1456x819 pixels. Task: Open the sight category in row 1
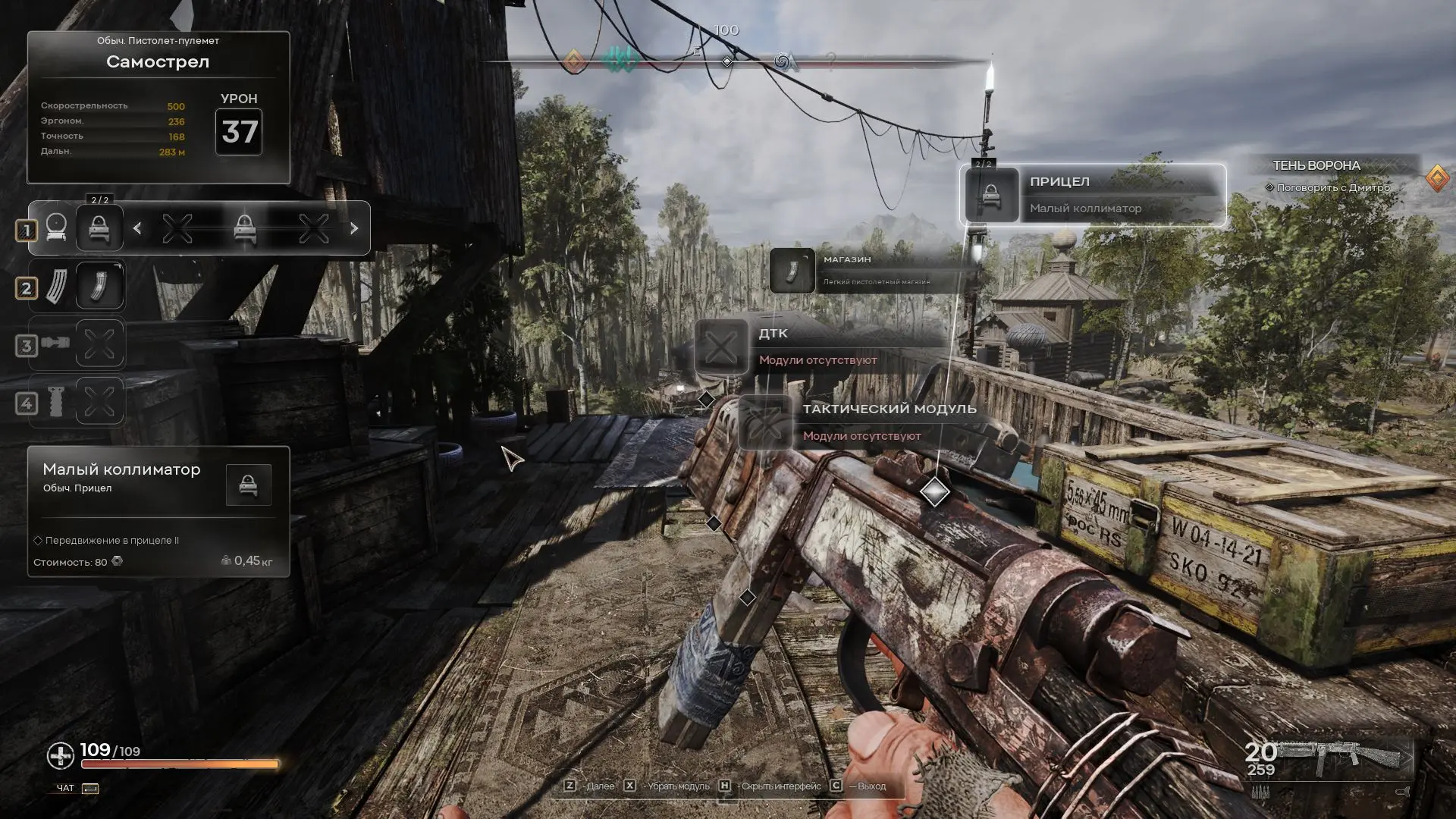click(x=56, y=228)
